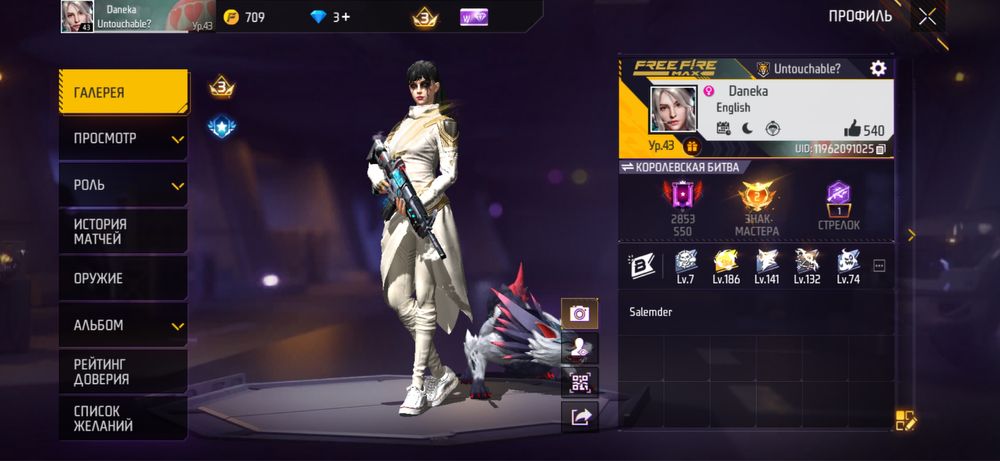Expand the Просмотр menu entry

coord(123,139)
